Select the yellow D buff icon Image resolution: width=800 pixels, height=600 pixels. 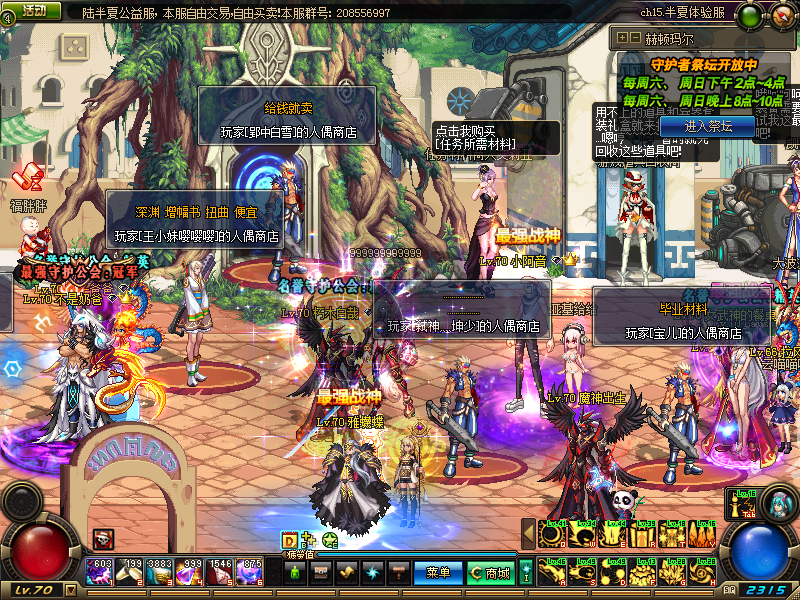[289, 540]
